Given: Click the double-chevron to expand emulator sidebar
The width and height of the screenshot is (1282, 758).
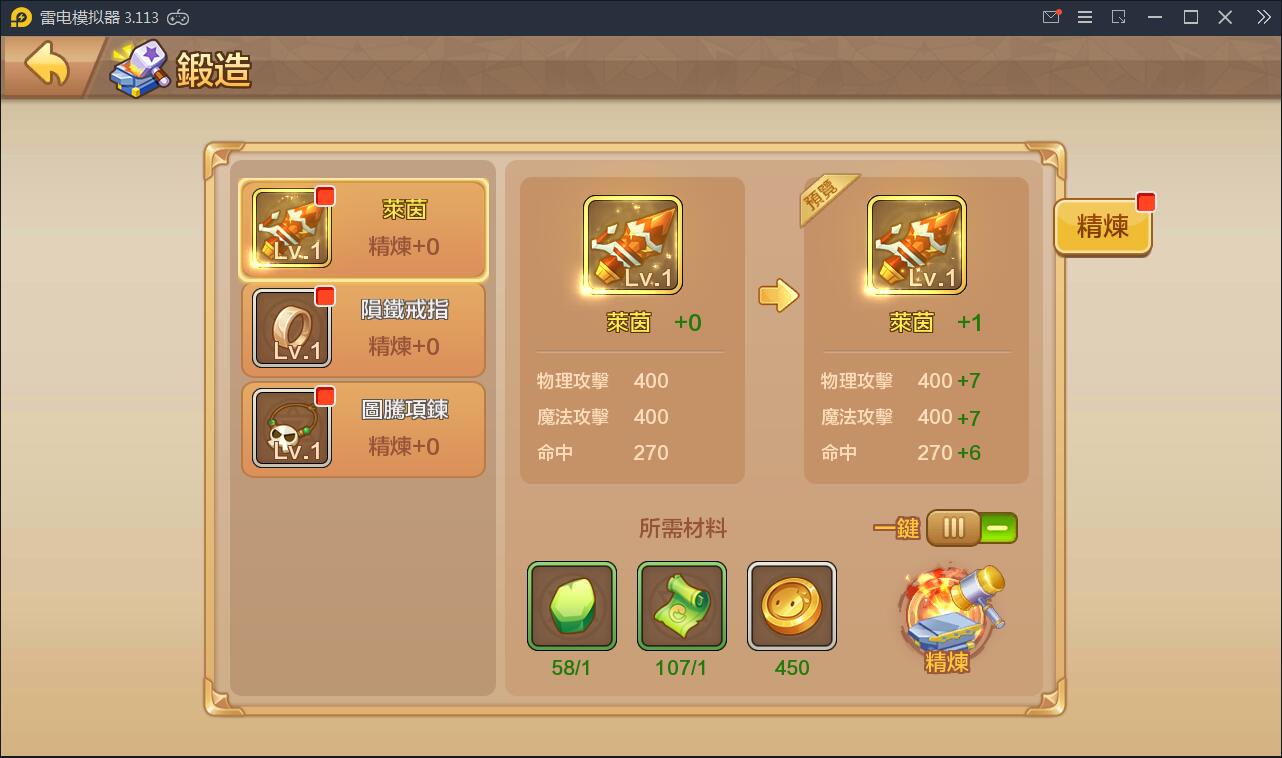Looking at the screenshot, I should click(1262, 17).
